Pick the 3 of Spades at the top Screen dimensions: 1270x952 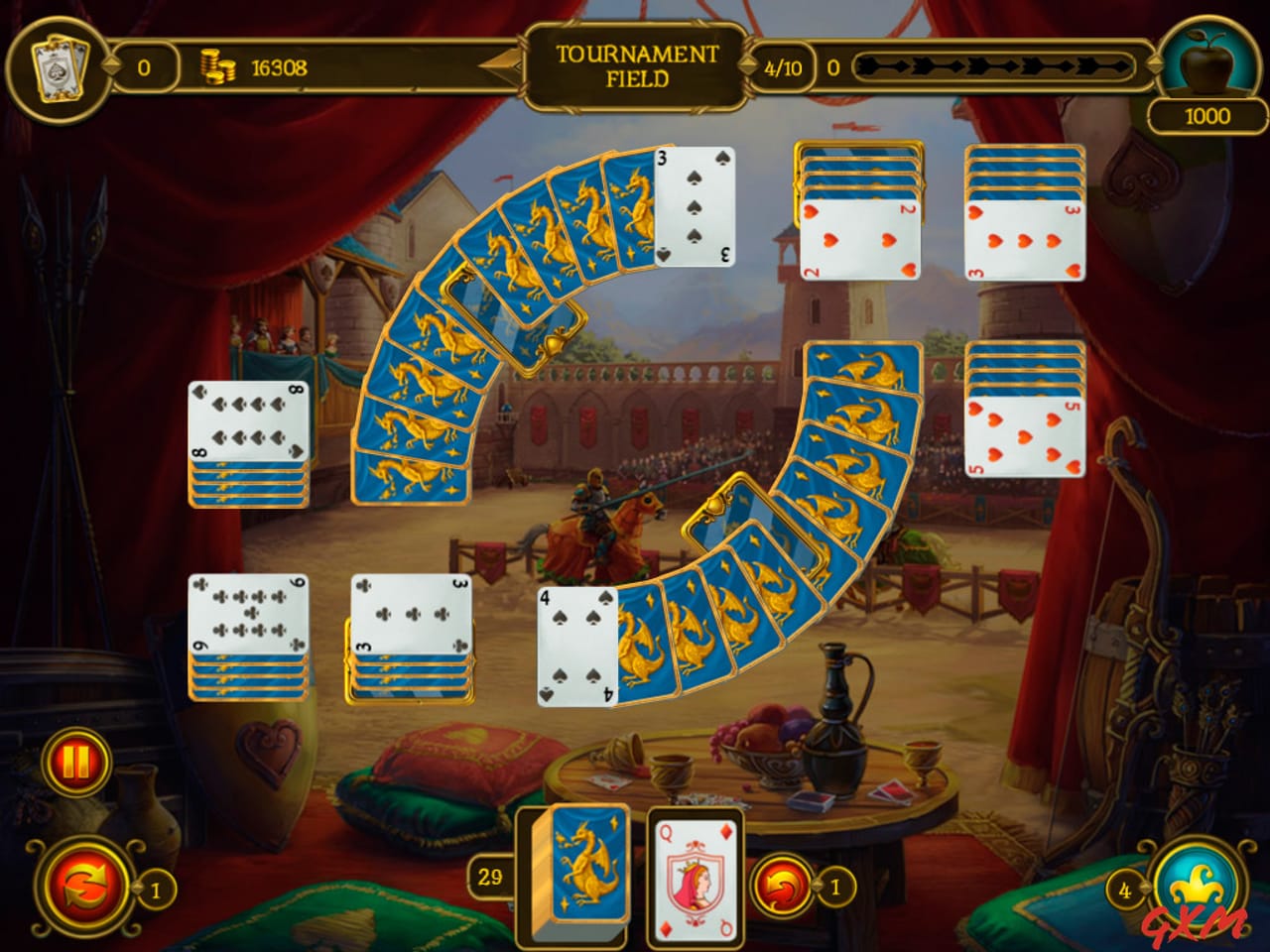(x=695, y=211)
